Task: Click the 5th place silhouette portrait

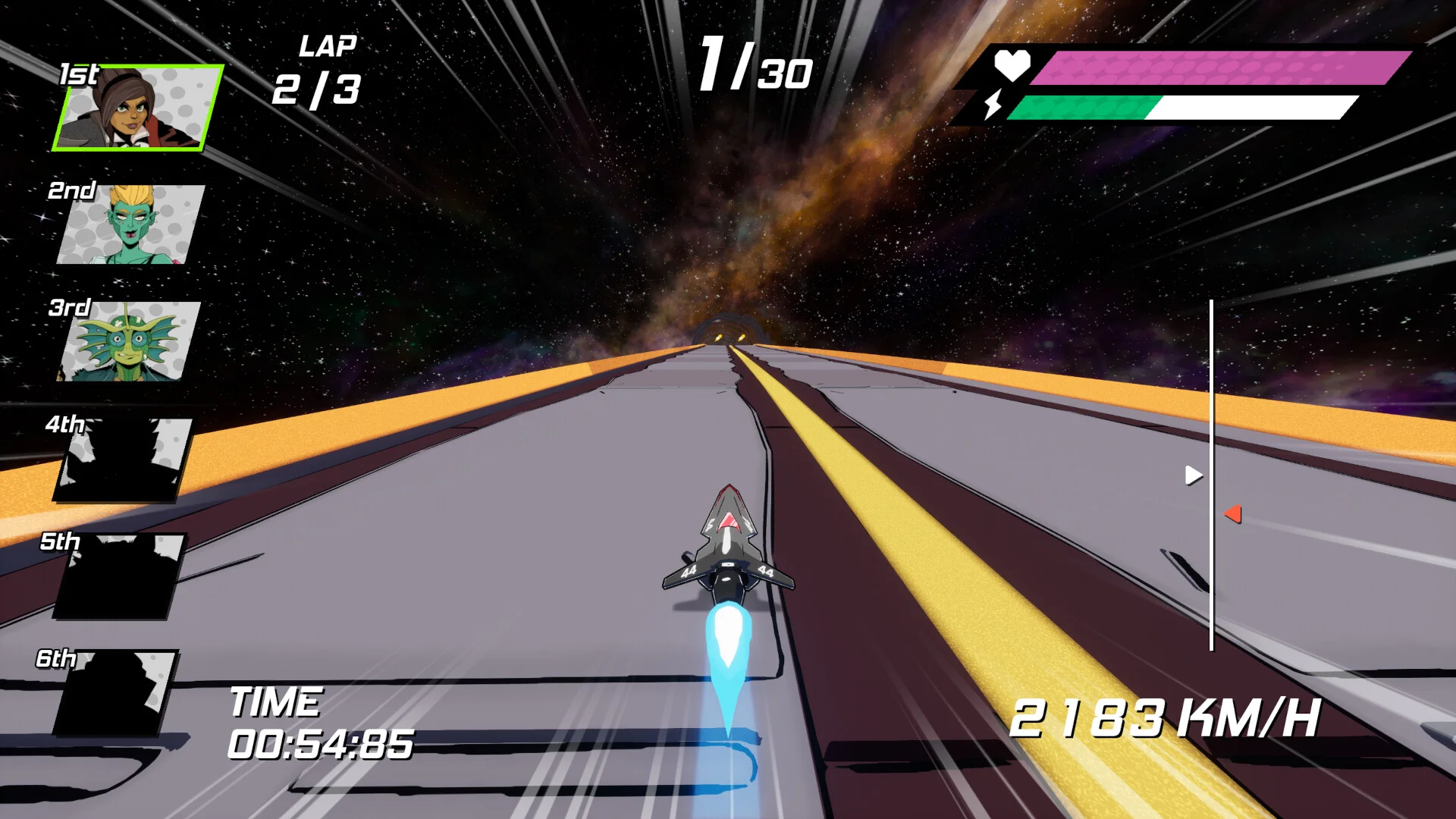Action: [x=118, y=576]
